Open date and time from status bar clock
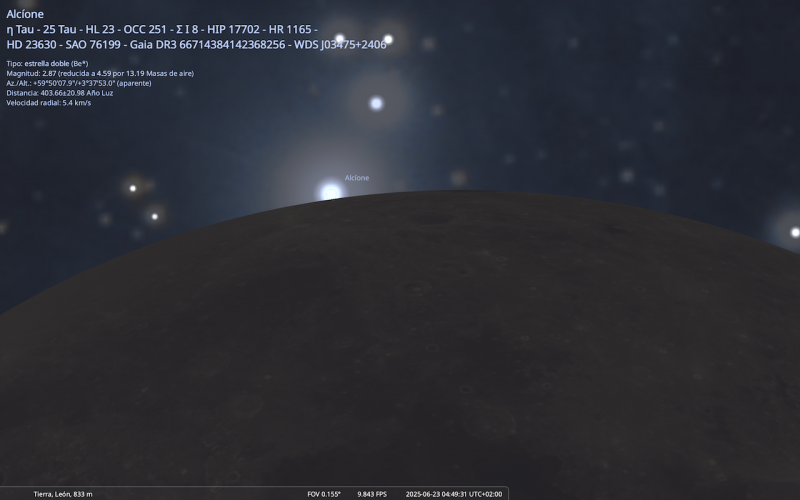The height and width of the screenshot is (500, 800). click(453, 494)
